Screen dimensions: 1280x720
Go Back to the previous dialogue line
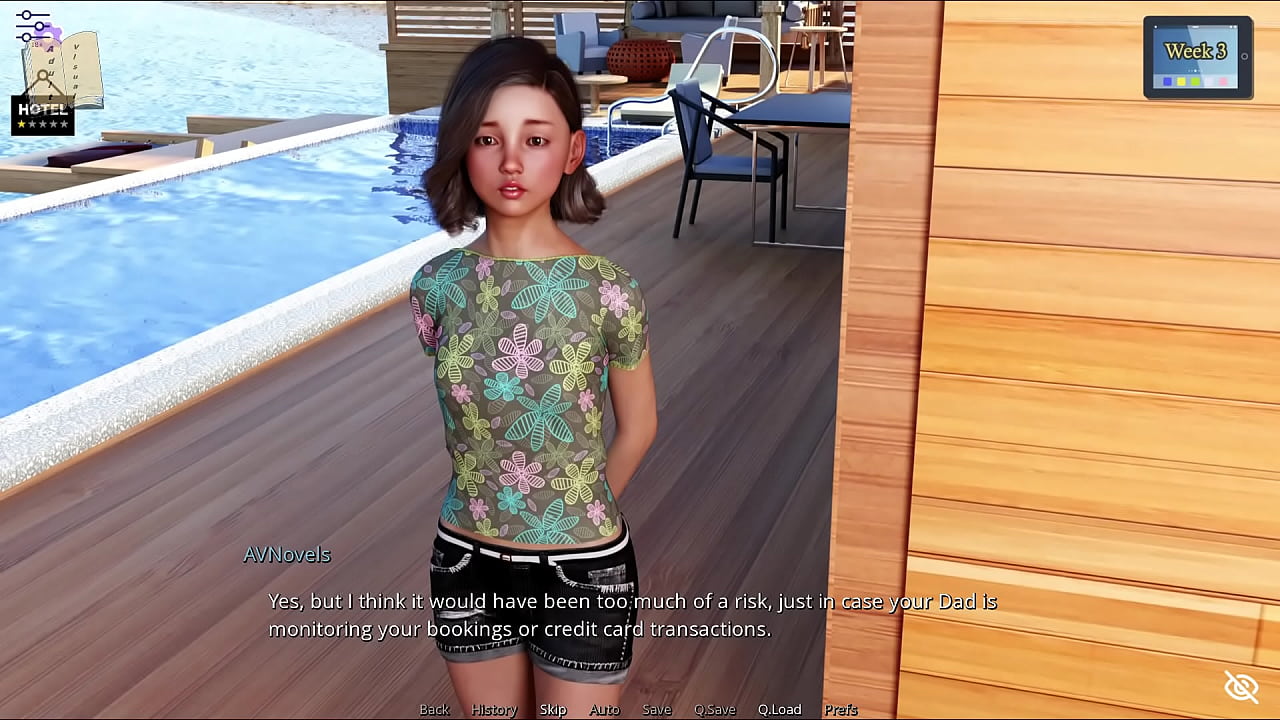coord(434,709)
